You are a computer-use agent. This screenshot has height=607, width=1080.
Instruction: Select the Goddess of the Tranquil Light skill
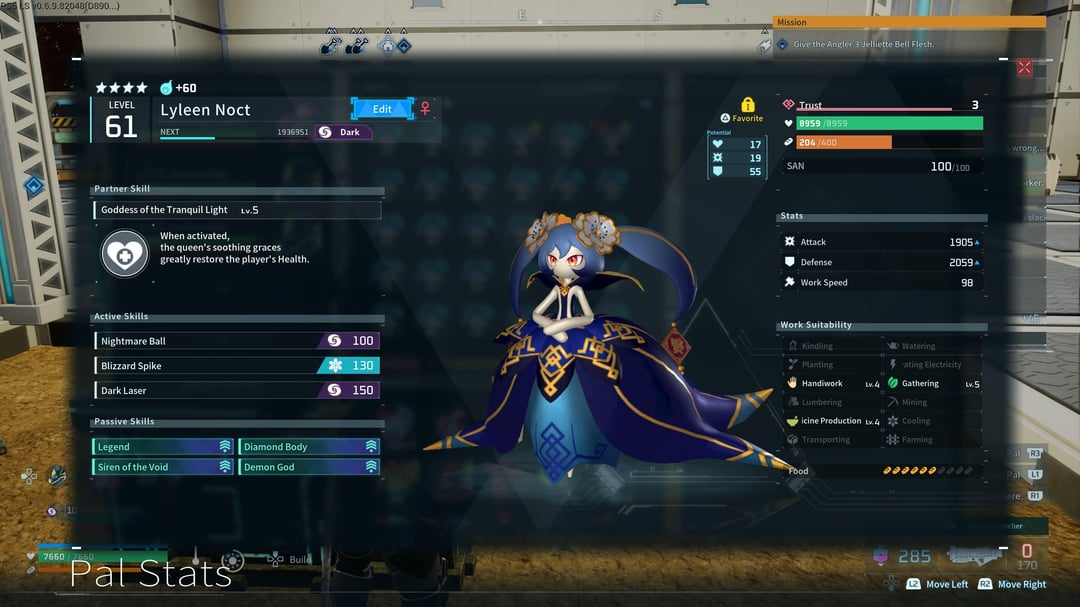[x=237, y=210]
